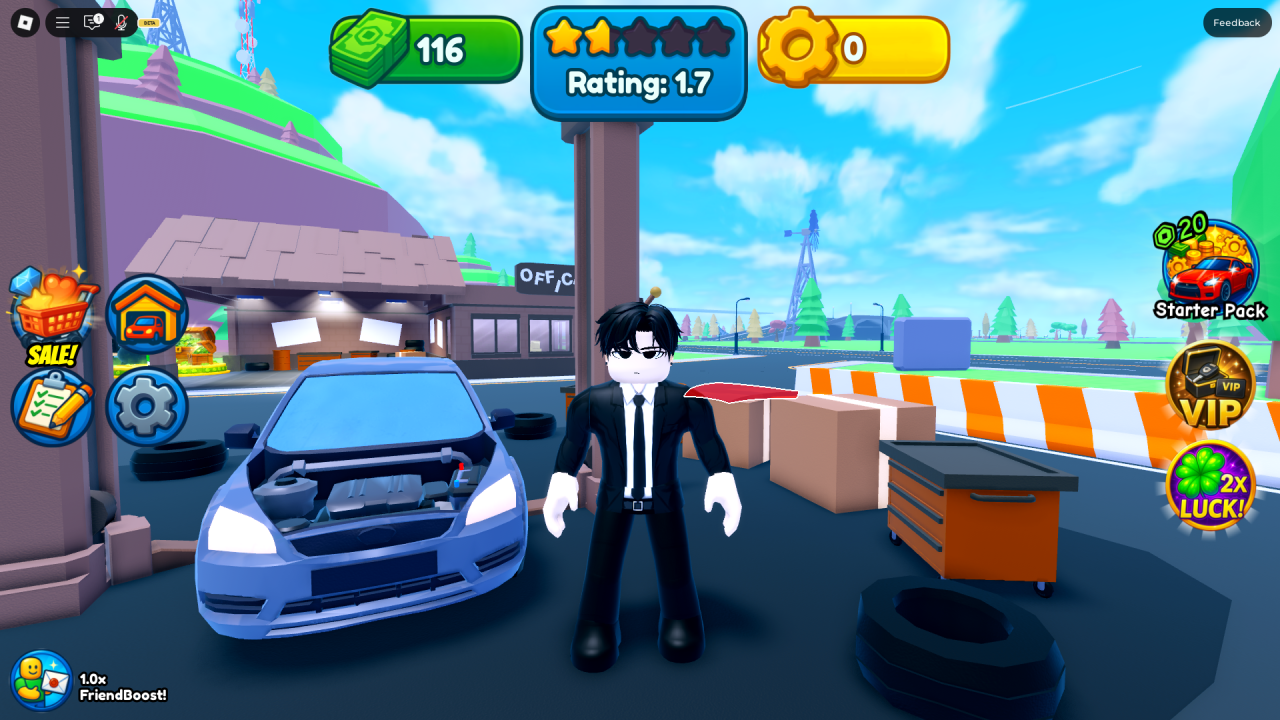Viewport: 1280px width, 720px height.
Task: Open the Roblox hamburger menu
Action: 62,22
